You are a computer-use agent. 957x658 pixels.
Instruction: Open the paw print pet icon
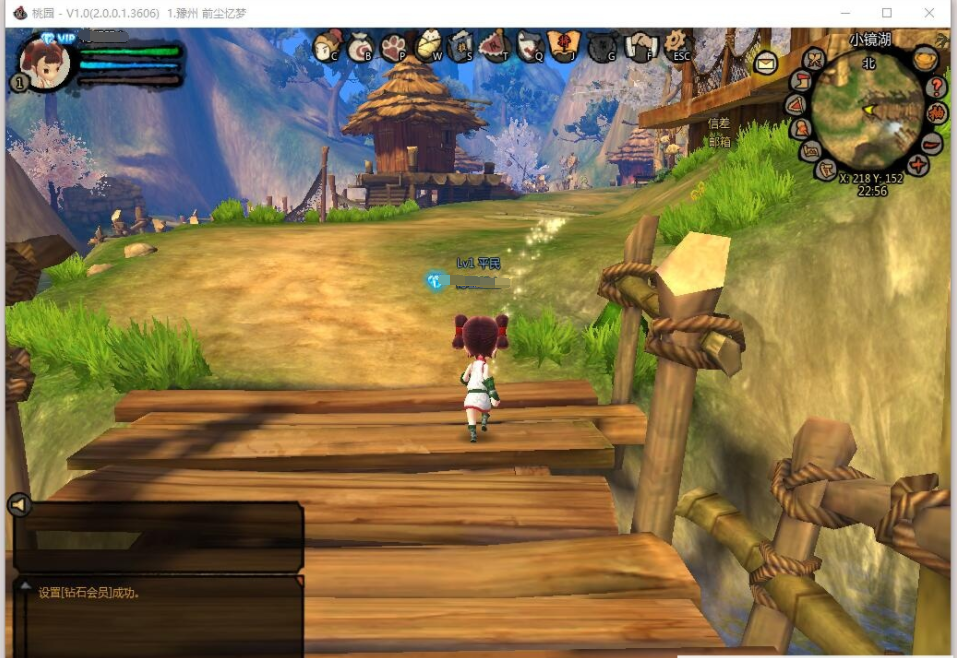(x=393, y=46)
